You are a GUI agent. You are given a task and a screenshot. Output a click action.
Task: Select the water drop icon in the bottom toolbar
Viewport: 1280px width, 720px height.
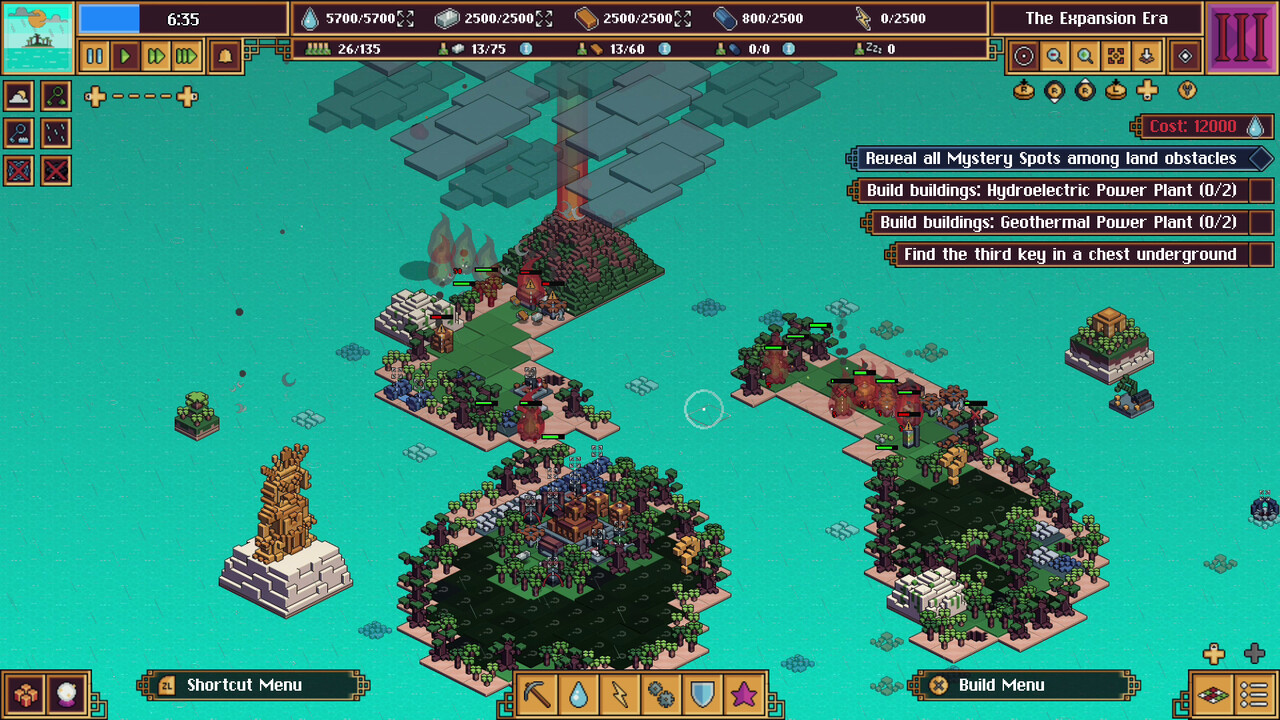click(x=578, y=692)
